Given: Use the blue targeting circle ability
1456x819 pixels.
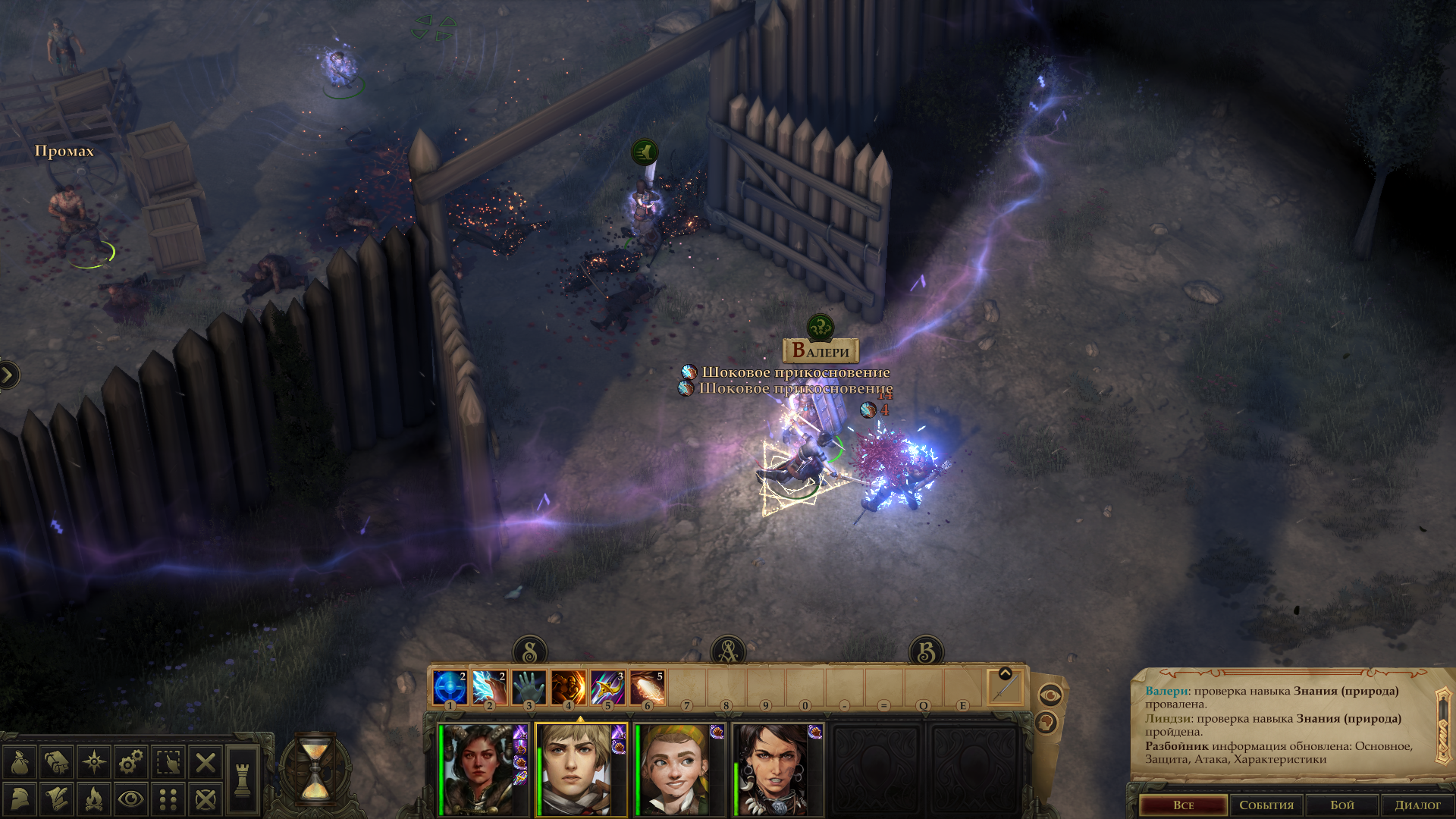Looking at the screenshot, I should click(x=450, y=689).
